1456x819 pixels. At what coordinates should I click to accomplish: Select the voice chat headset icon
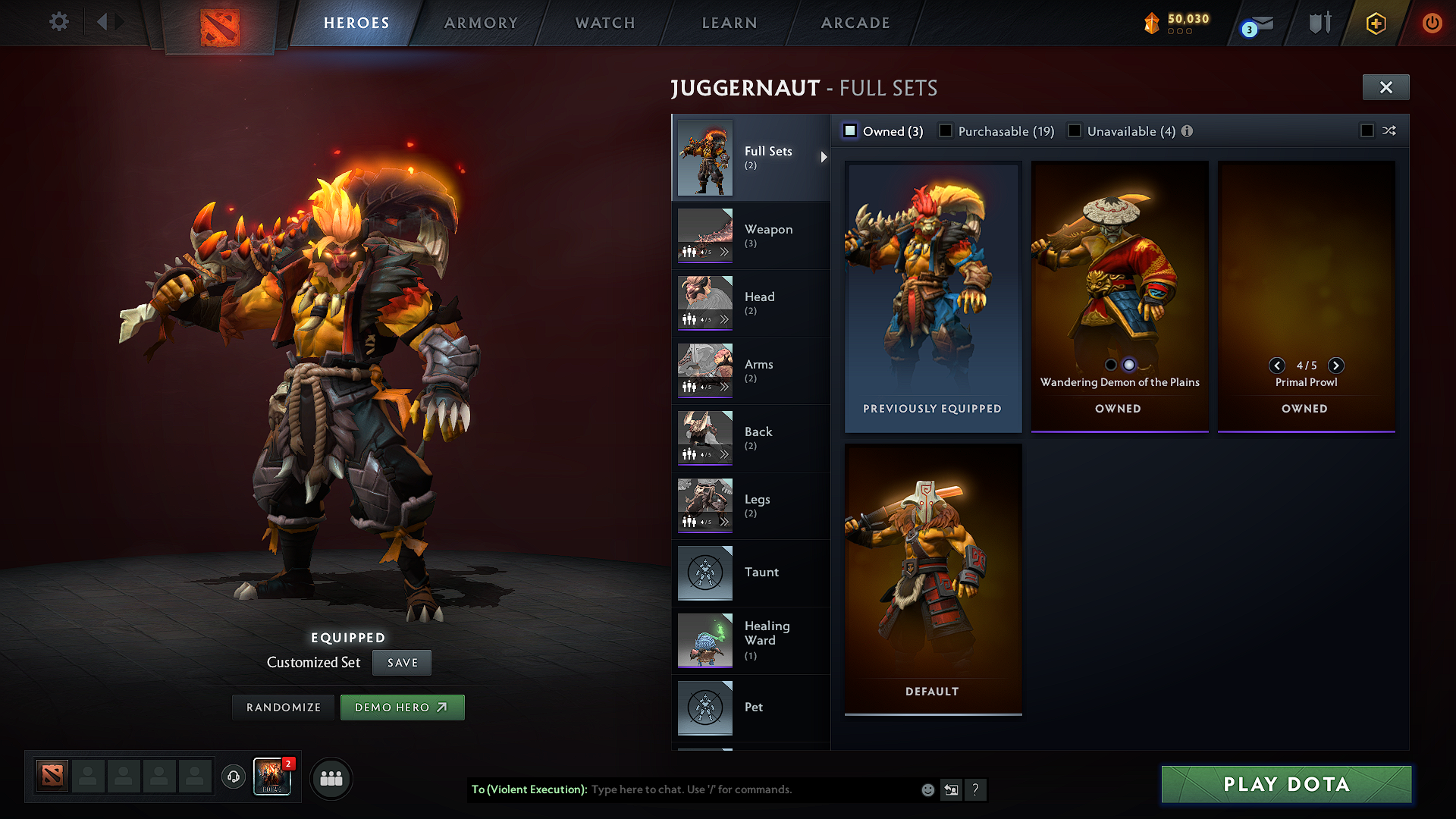[233, 777]
